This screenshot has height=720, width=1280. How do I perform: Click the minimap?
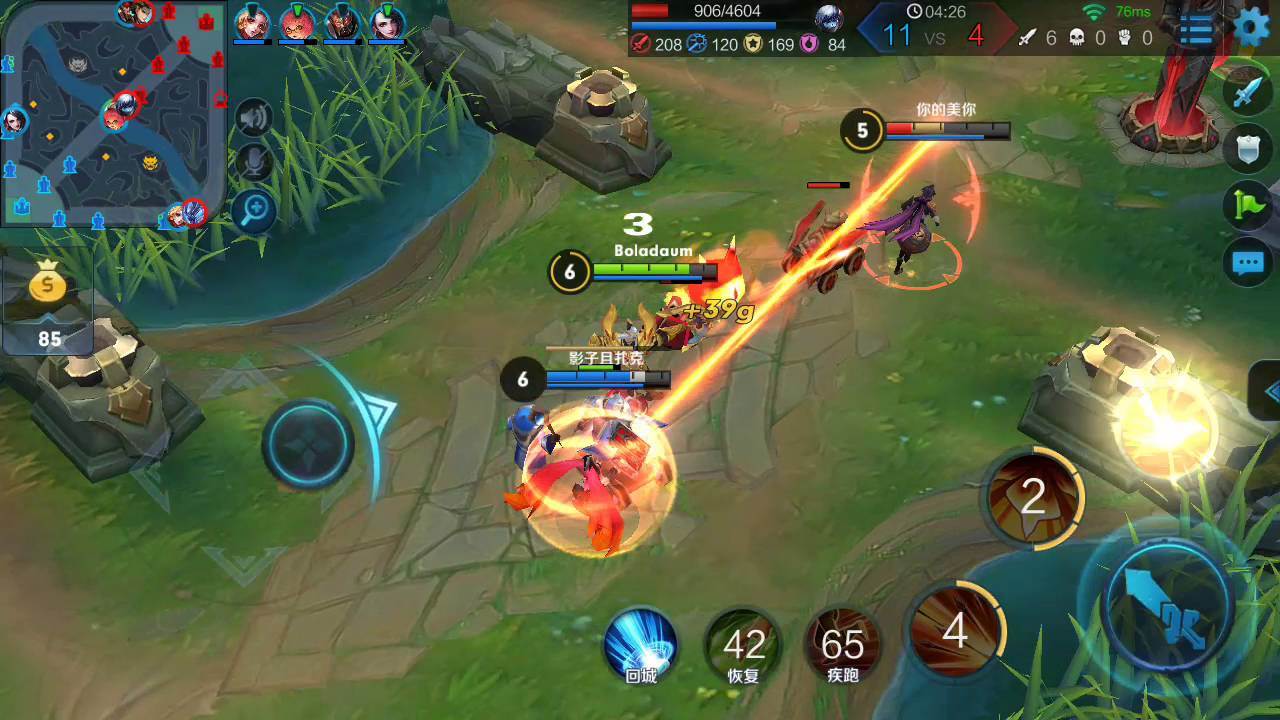pos(113,112)
